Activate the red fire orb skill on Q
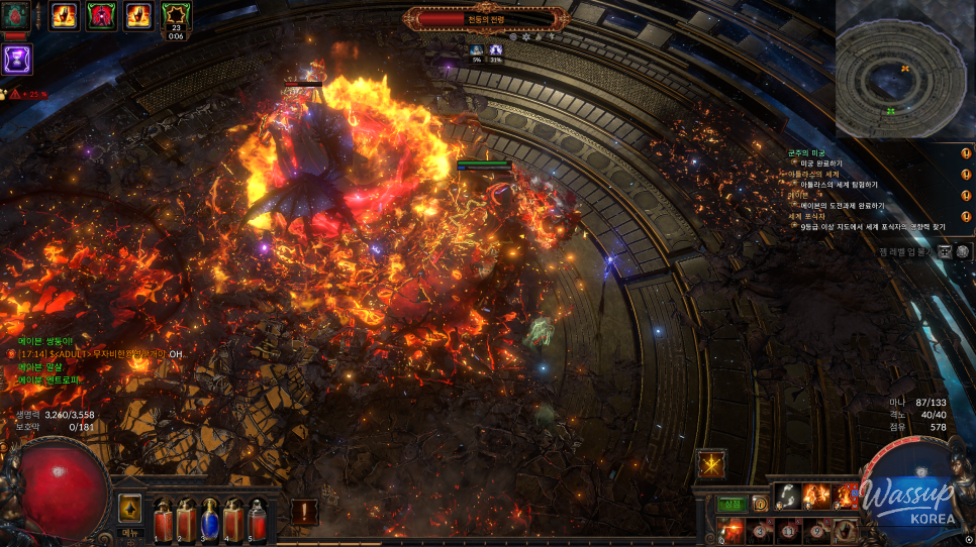 (x=731, y=529)
